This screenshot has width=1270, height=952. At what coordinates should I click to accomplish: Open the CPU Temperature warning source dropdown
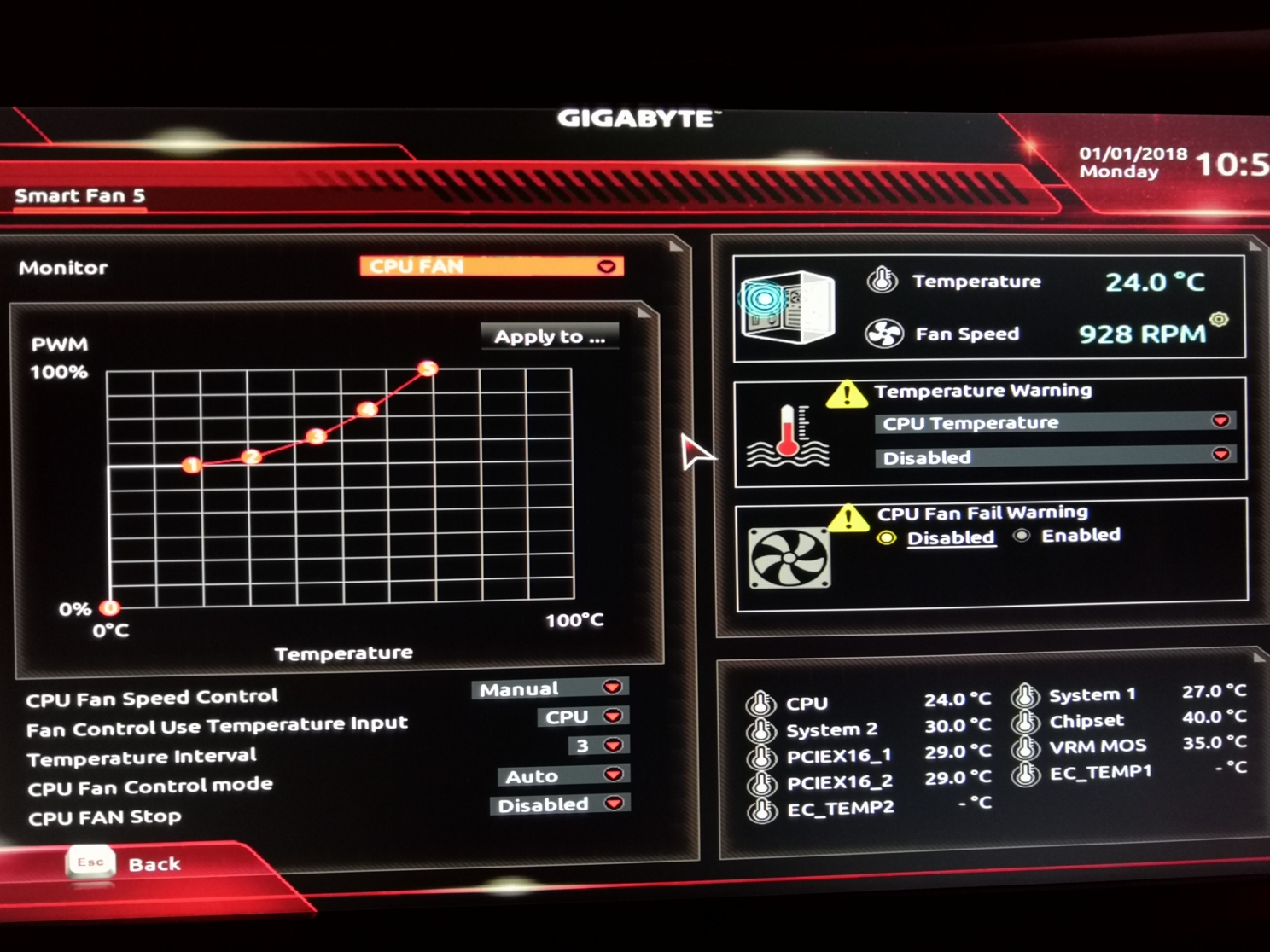coord(1055,422)
